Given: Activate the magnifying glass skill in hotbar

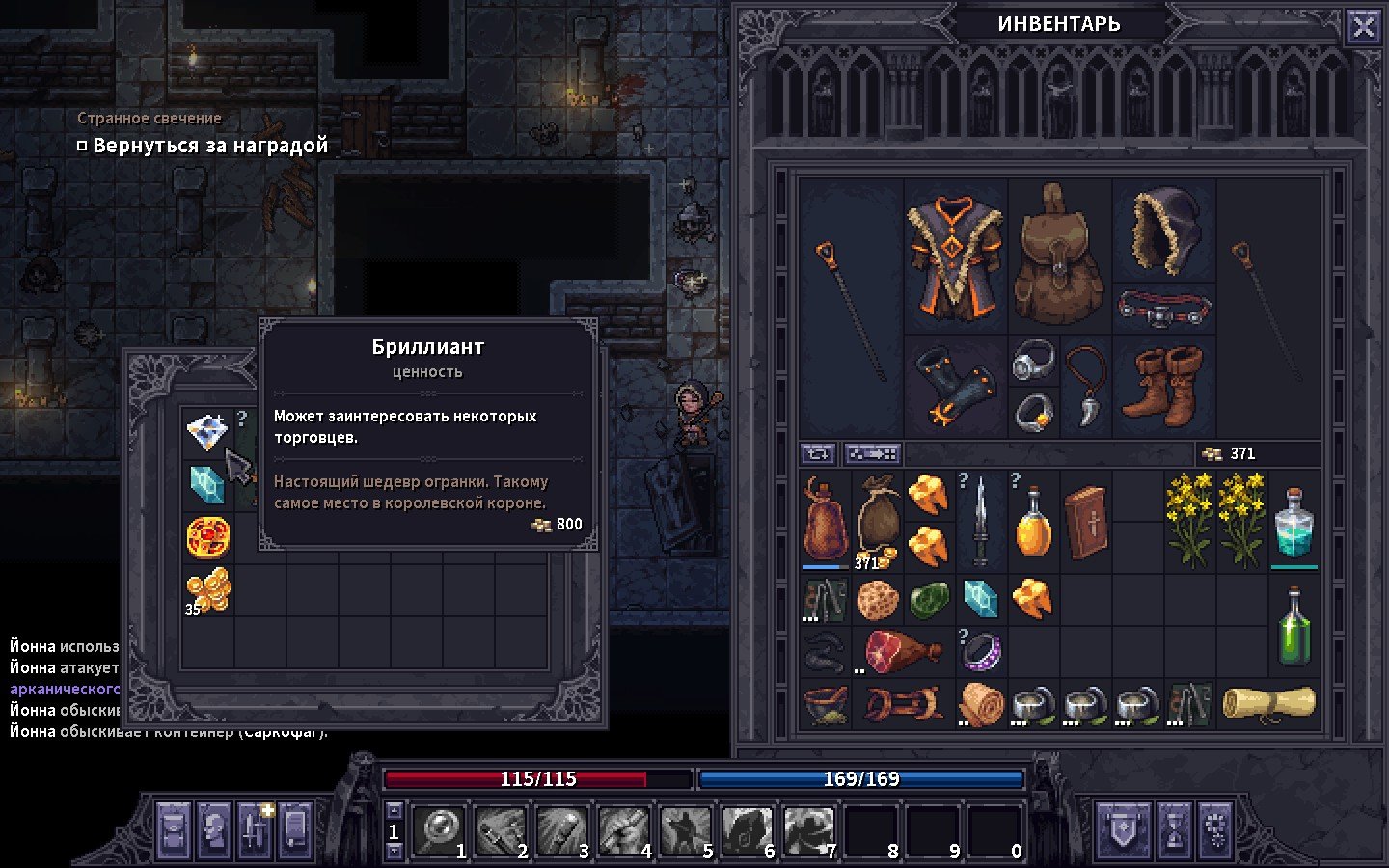Looking at the screenshot, I should click(x=439, y=830).
